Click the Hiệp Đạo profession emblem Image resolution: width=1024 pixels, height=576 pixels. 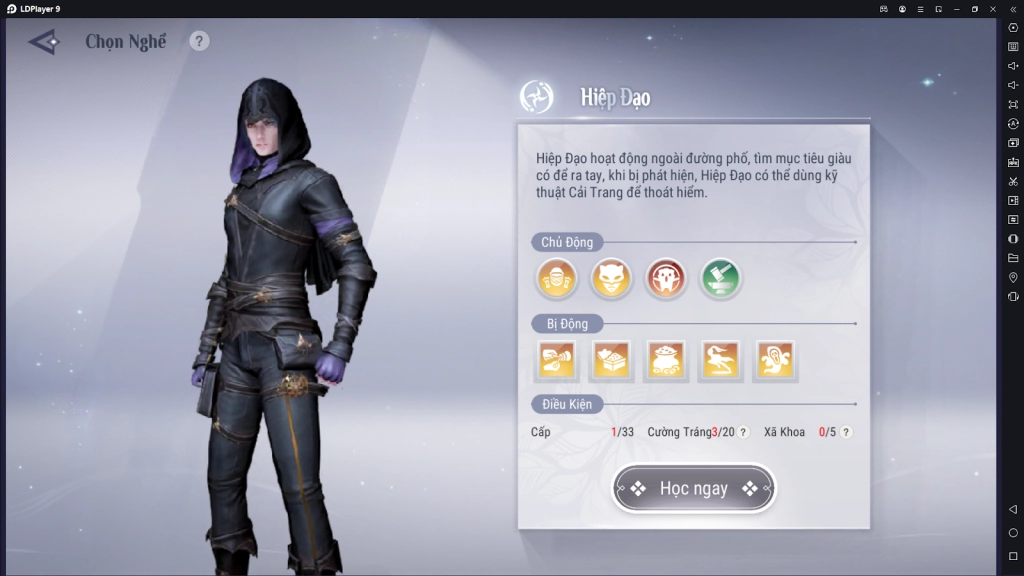(x=537, y=97)
